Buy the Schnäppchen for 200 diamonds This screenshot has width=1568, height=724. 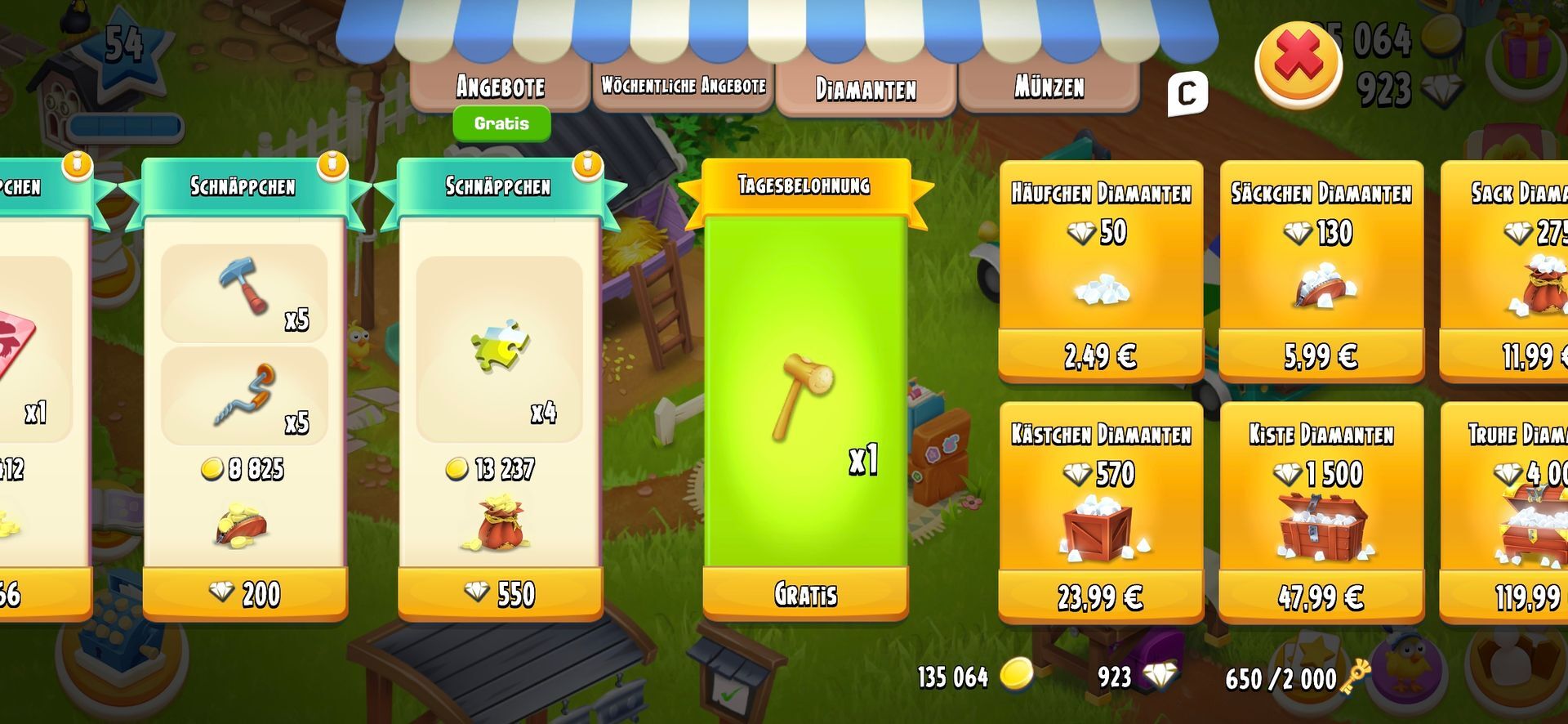pyautogui.click(x=245, y=594)
